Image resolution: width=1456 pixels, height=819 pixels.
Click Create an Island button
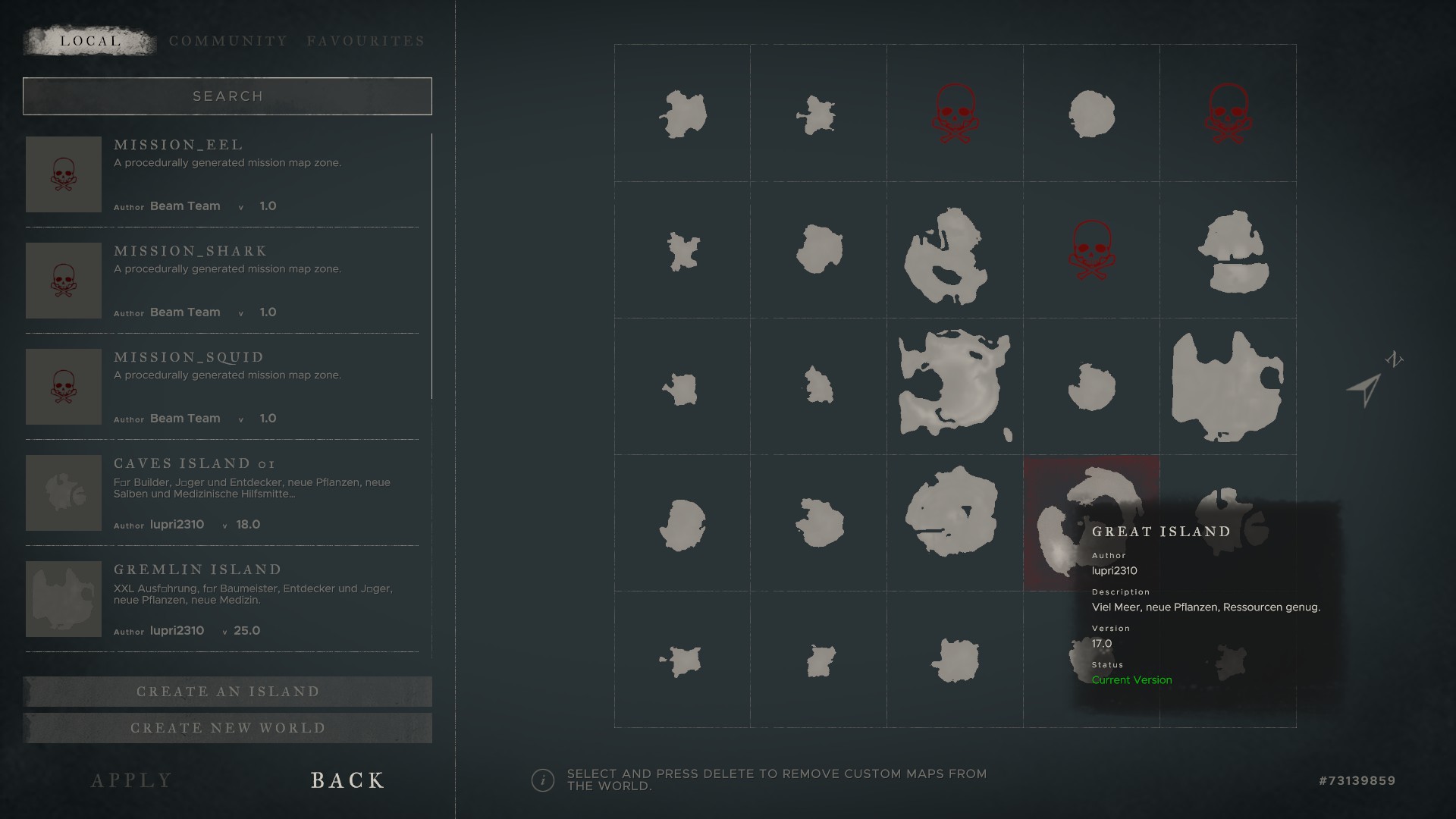pos(227,692)
